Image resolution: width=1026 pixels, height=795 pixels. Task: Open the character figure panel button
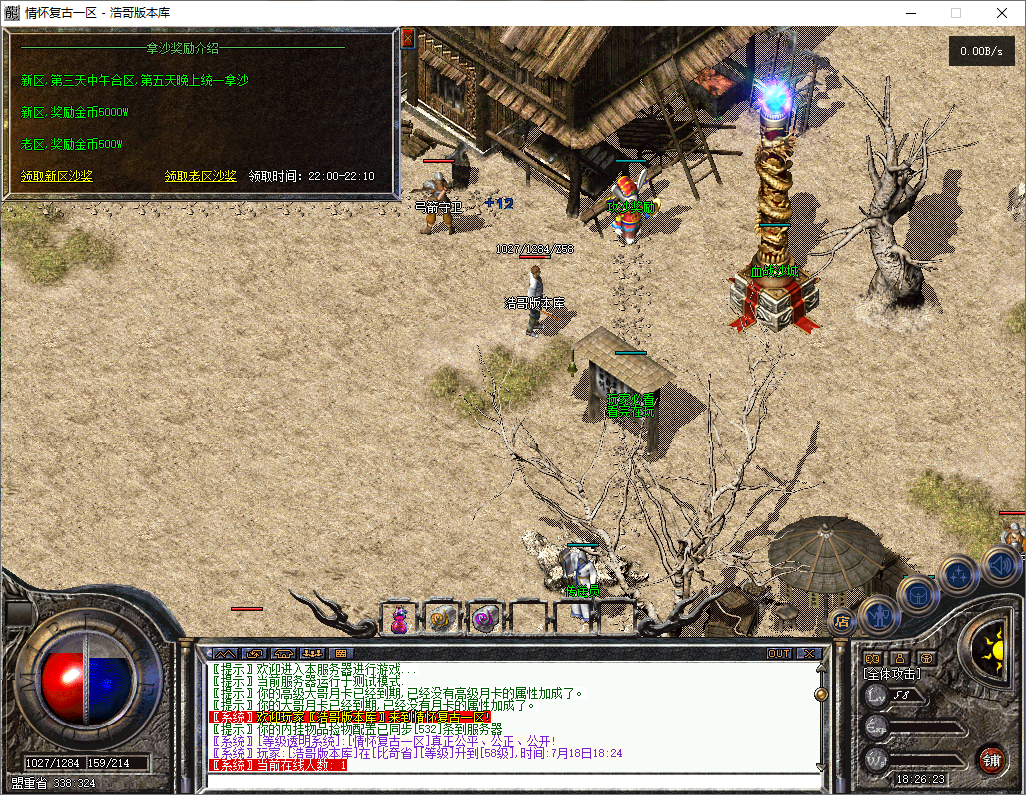(880, 612)
